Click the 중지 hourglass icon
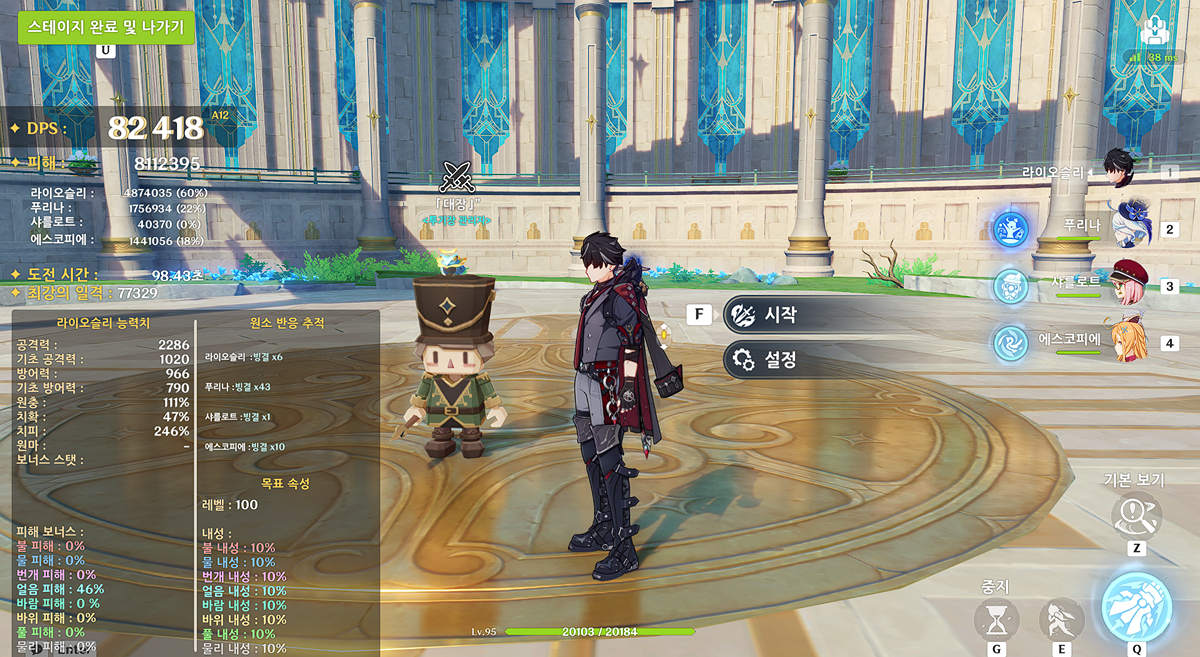1200x657 pixels. click(997, 620)
